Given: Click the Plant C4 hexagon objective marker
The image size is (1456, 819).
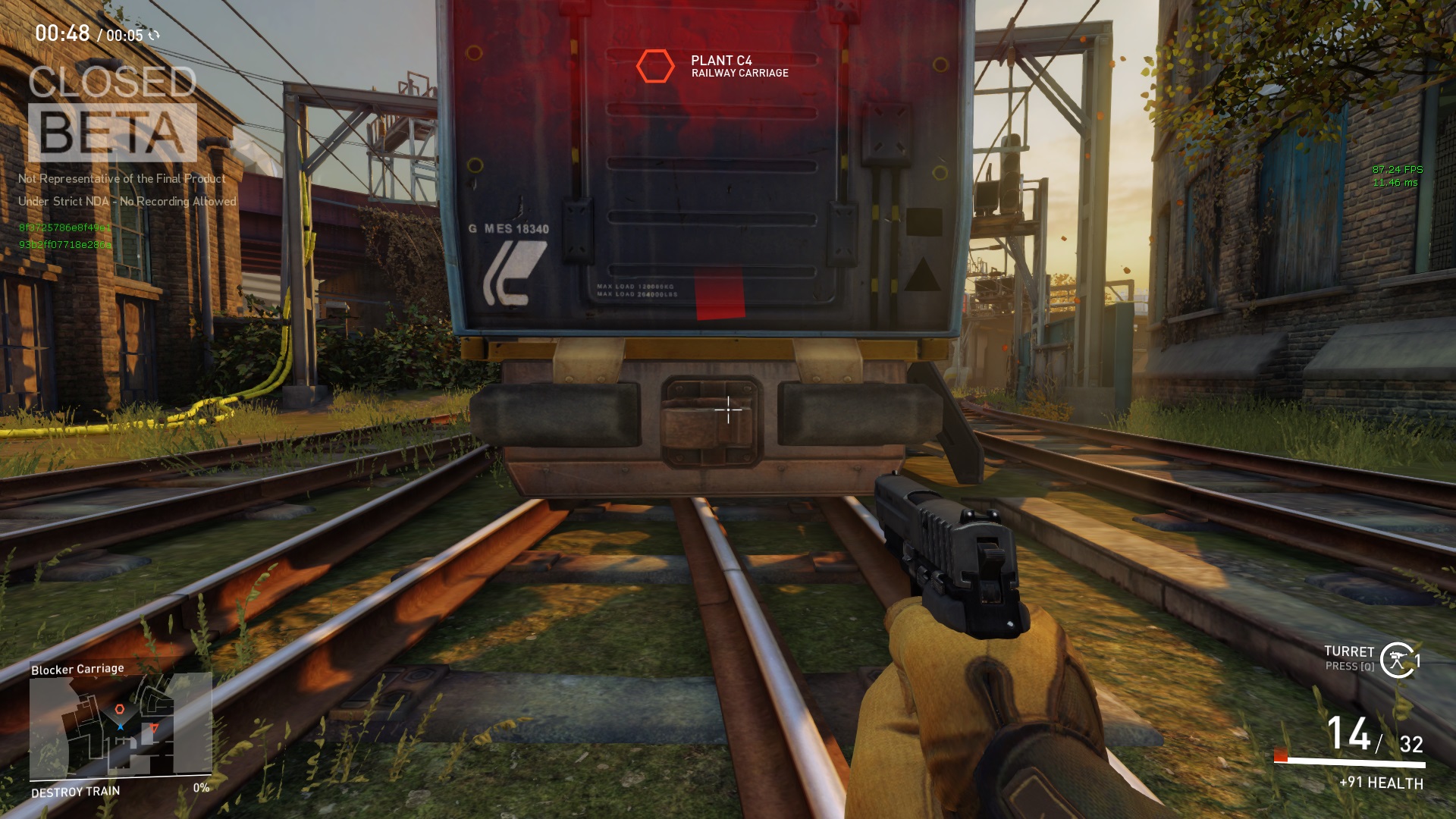Looking at the screenshot, I should pos(654,67).
